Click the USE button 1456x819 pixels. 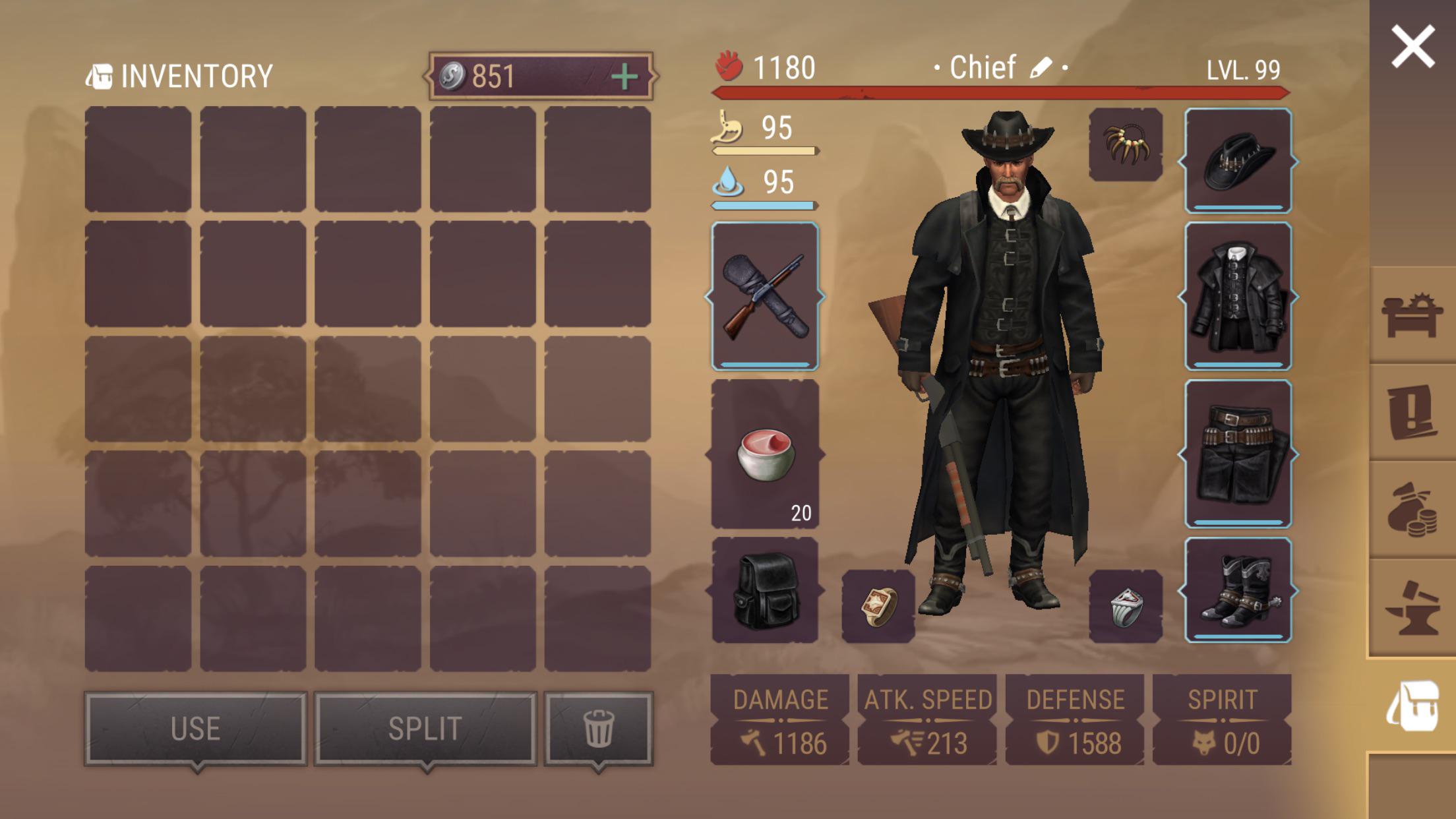tap(196, 729)
